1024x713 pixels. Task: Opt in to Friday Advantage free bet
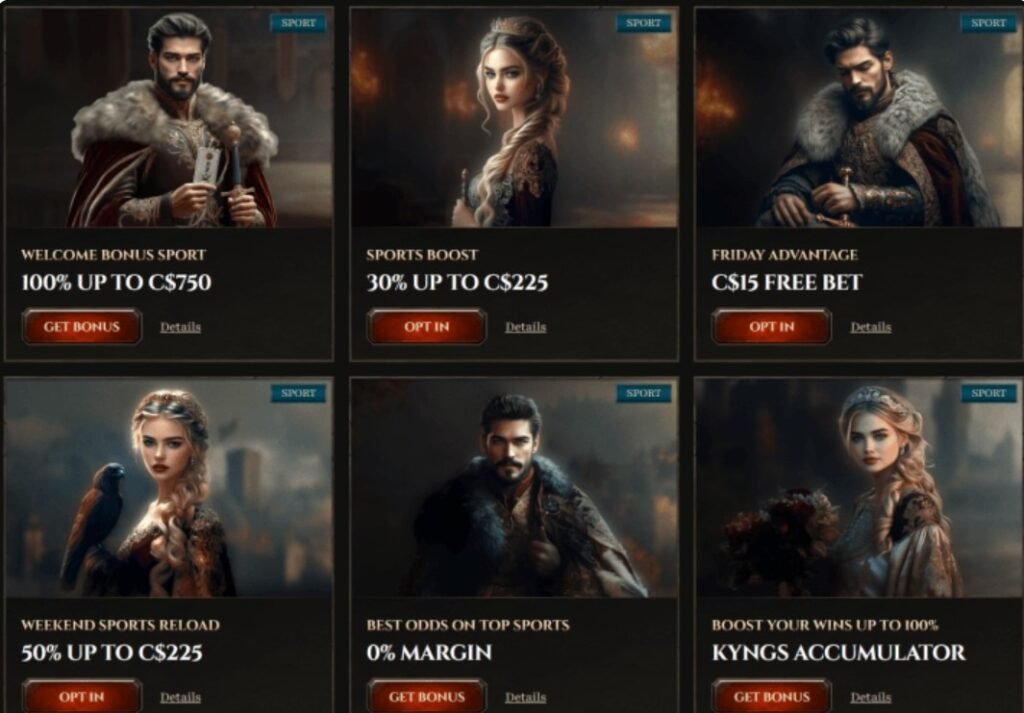(771, 327)
